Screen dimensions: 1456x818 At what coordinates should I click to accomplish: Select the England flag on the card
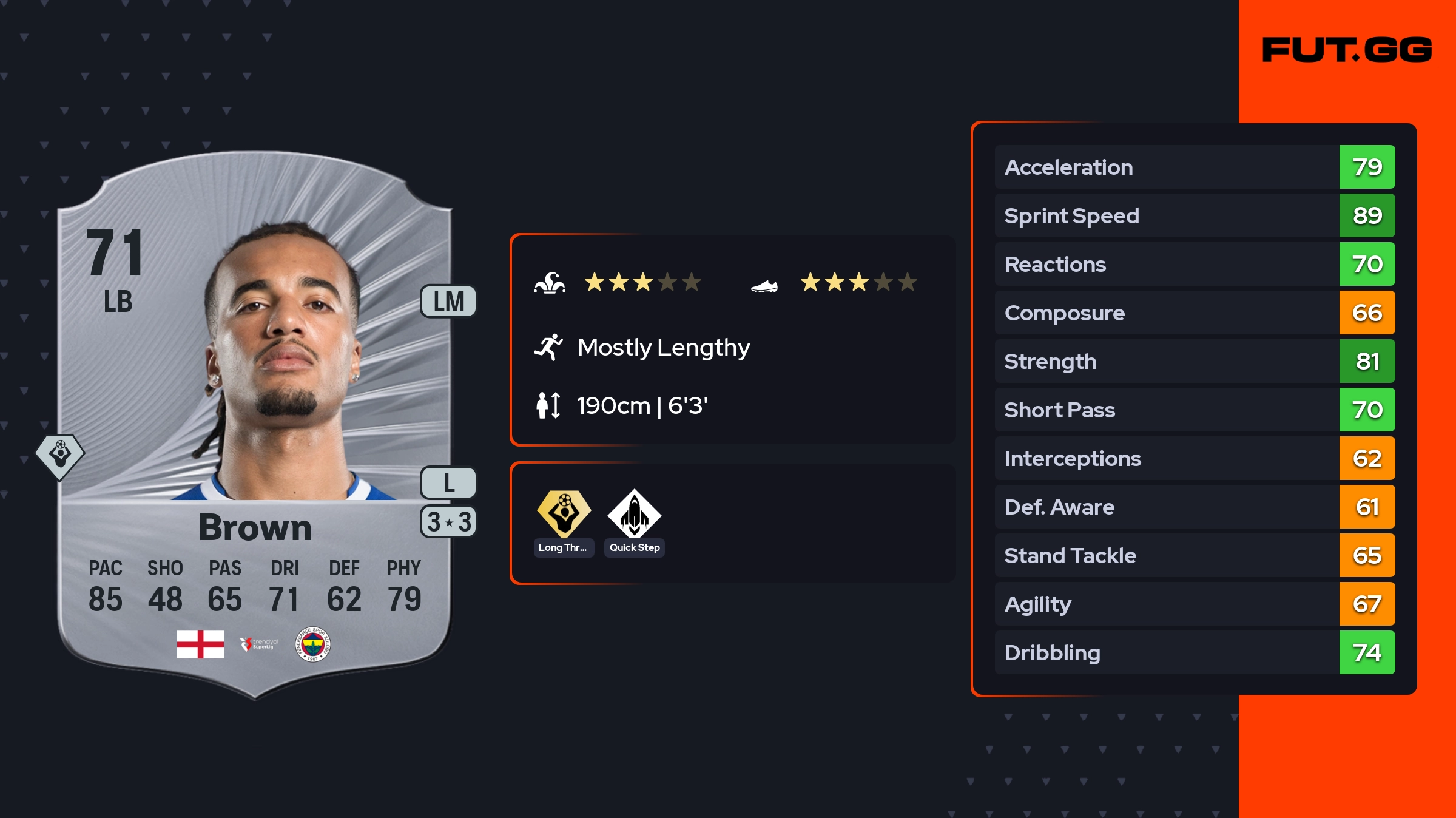pyautogui.click(x=200, y=644)
